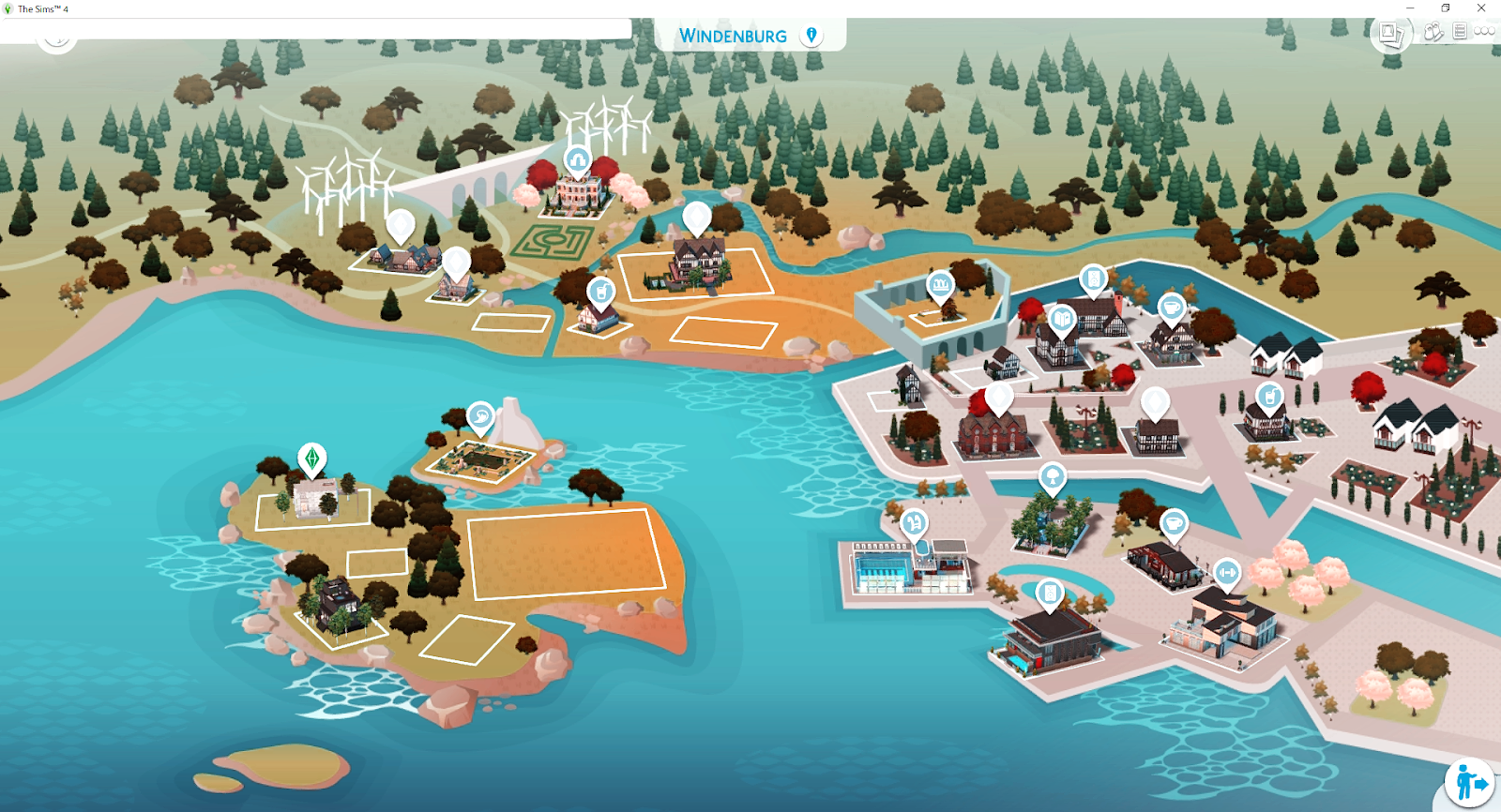Select the library book lot marker
1501x812 pixels.
click(x=1061, y=320)
